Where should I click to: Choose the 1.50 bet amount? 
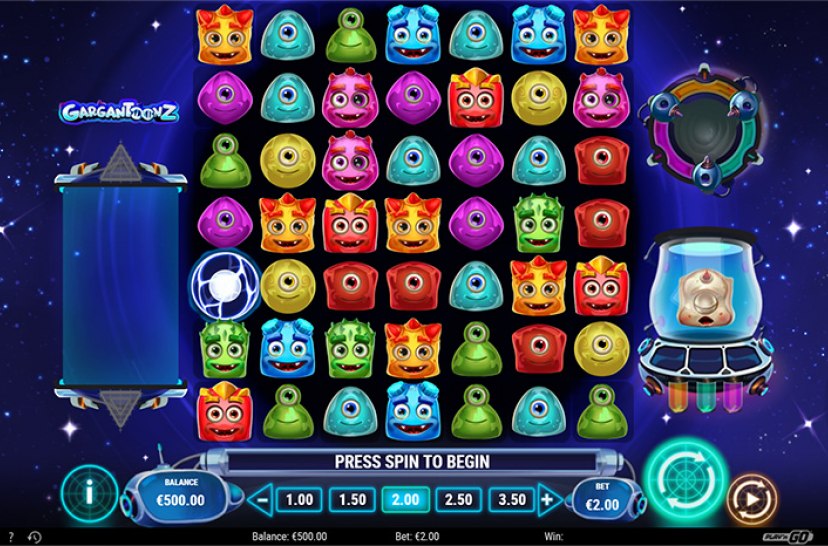[350, 498]
